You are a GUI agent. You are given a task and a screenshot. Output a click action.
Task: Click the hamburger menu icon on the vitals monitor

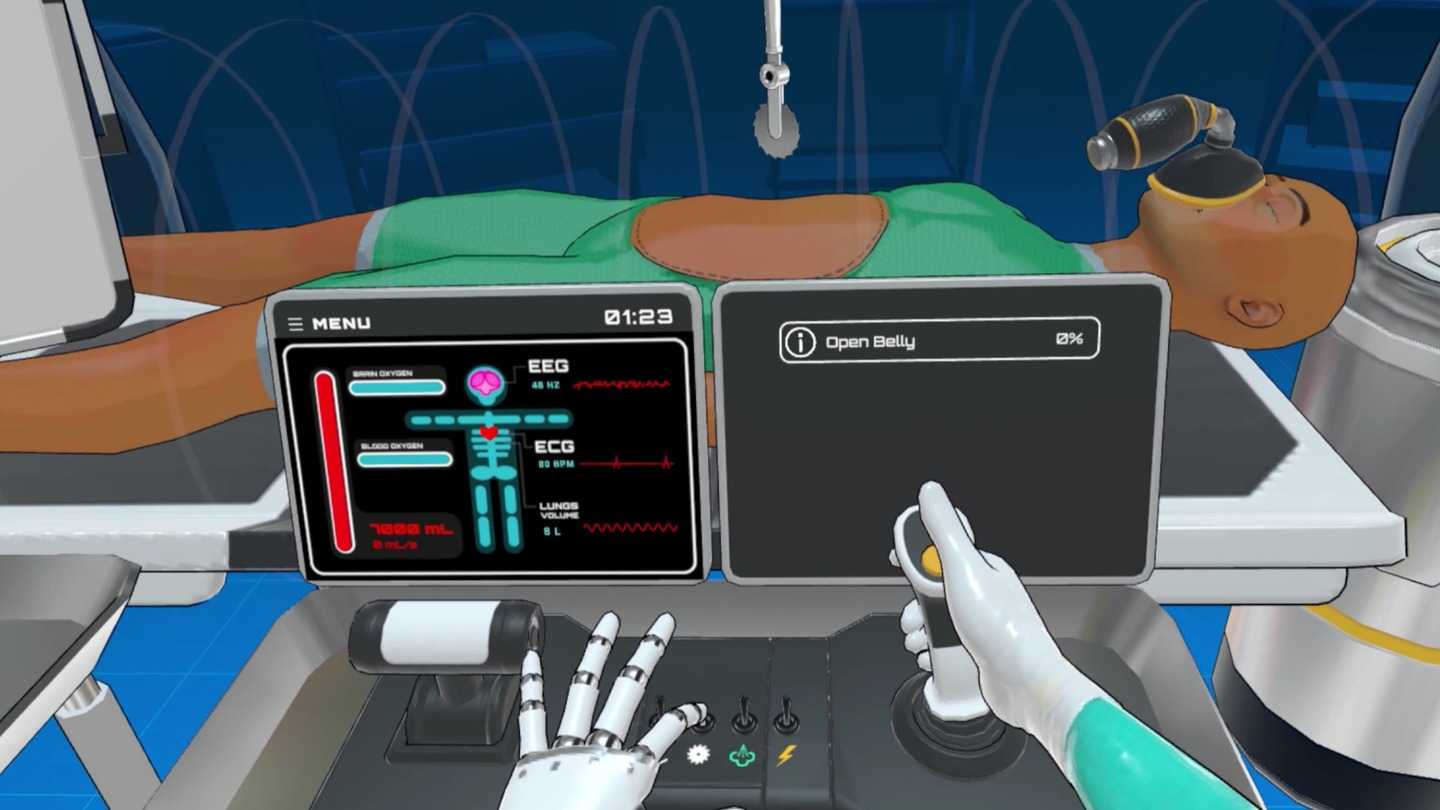pos(295,322)
